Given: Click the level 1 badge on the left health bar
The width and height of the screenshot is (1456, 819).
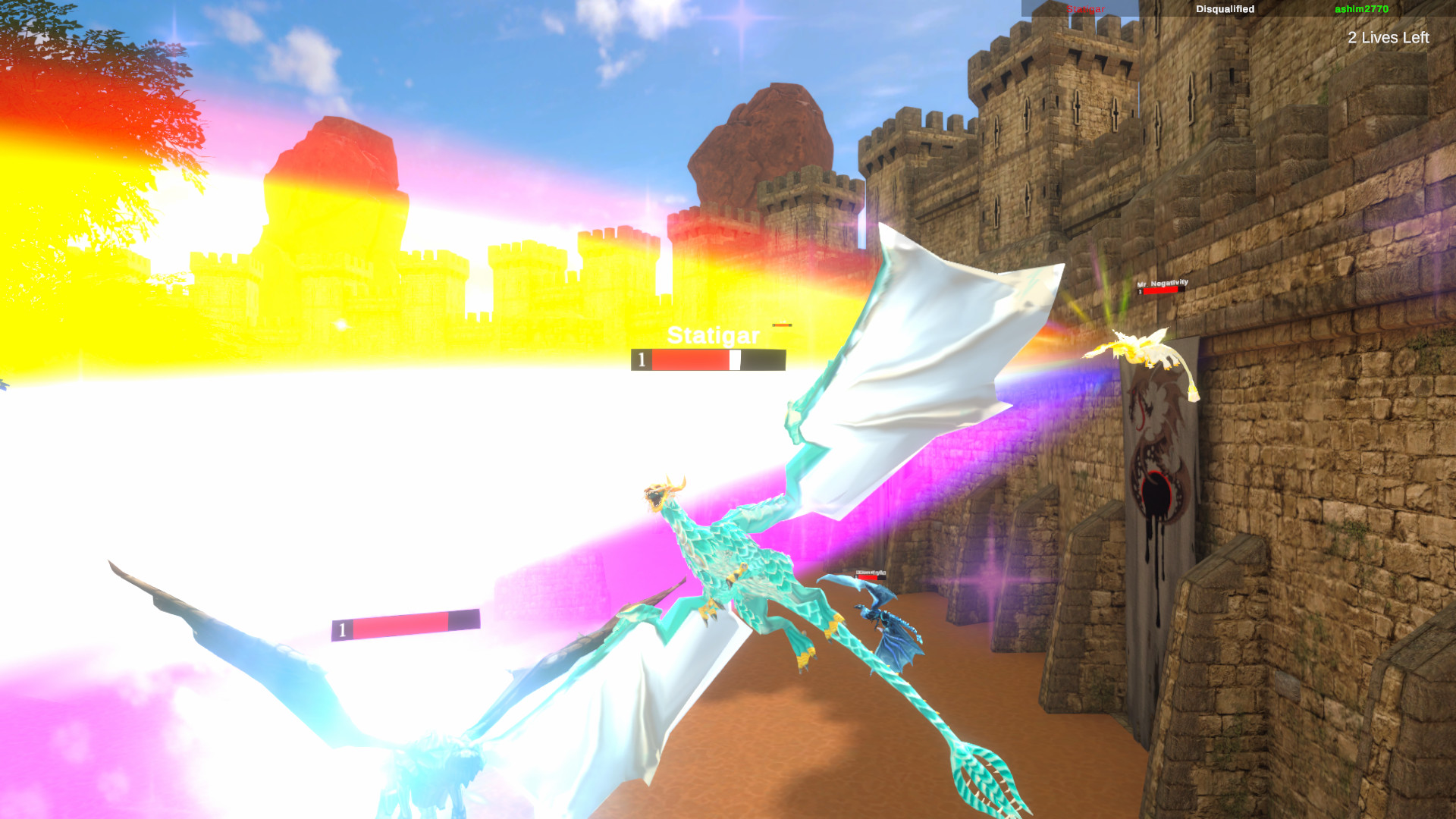Looking at the screenshot, I should pos(343,629).
